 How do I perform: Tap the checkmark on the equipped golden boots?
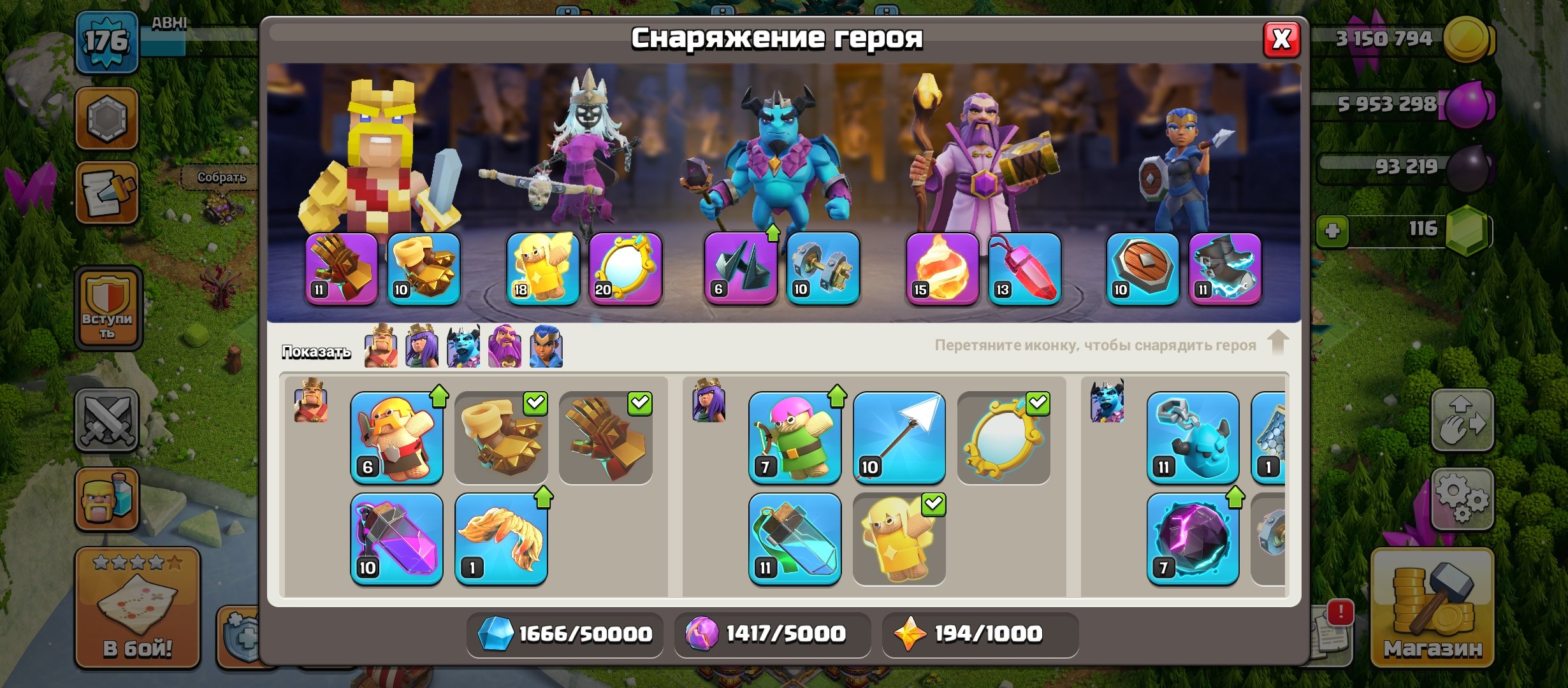537,402
